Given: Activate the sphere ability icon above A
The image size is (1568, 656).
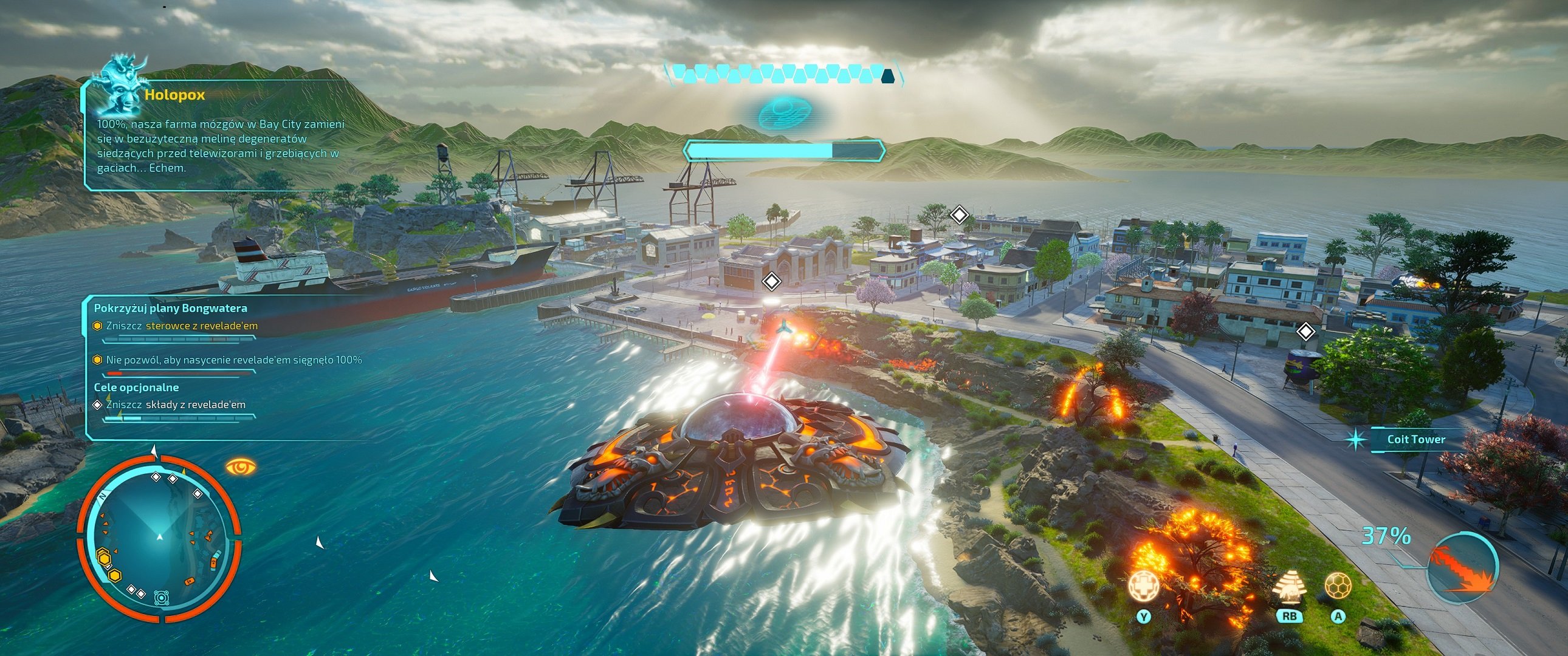Looking at the screenshot, I should [x=1338, y=587].
